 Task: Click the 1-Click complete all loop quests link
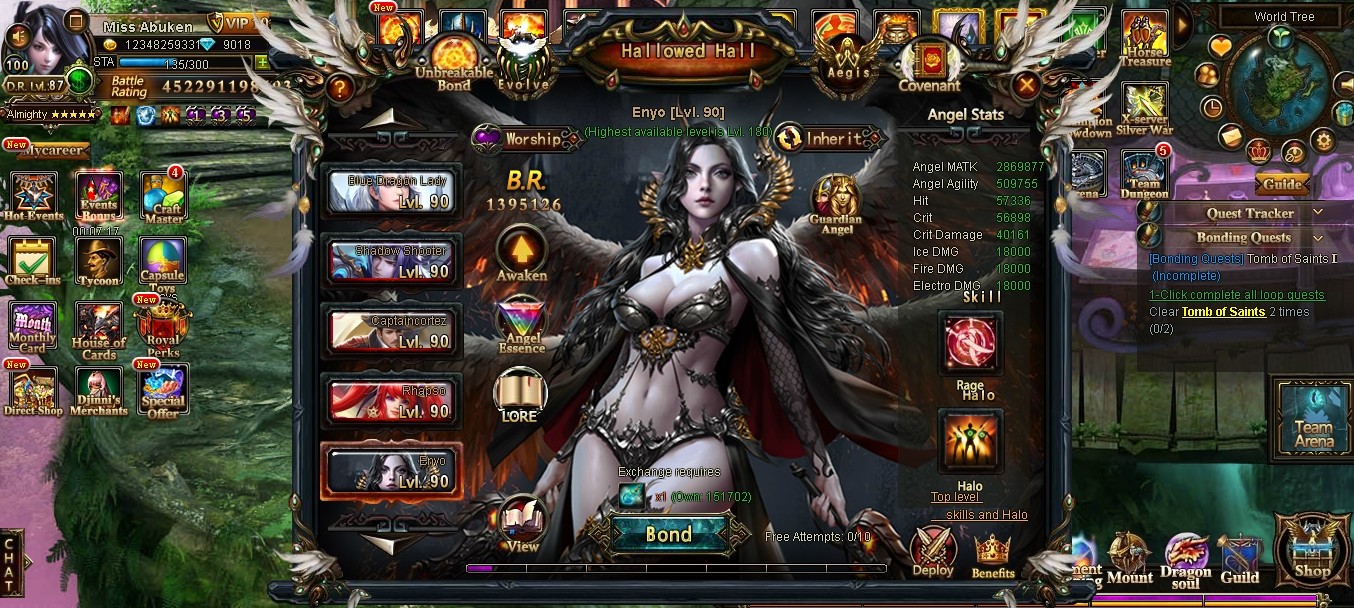[1237, 295]
